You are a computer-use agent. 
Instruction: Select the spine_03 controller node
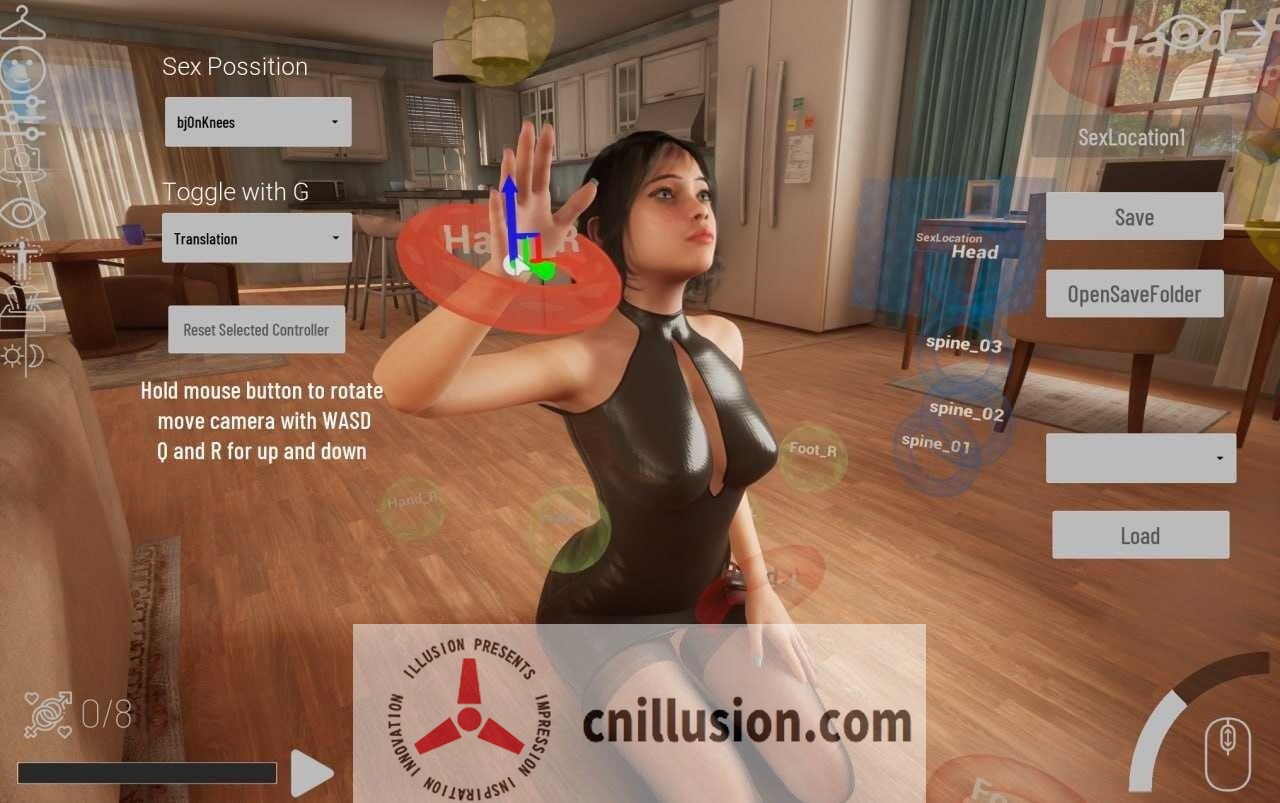pos(964,345)
